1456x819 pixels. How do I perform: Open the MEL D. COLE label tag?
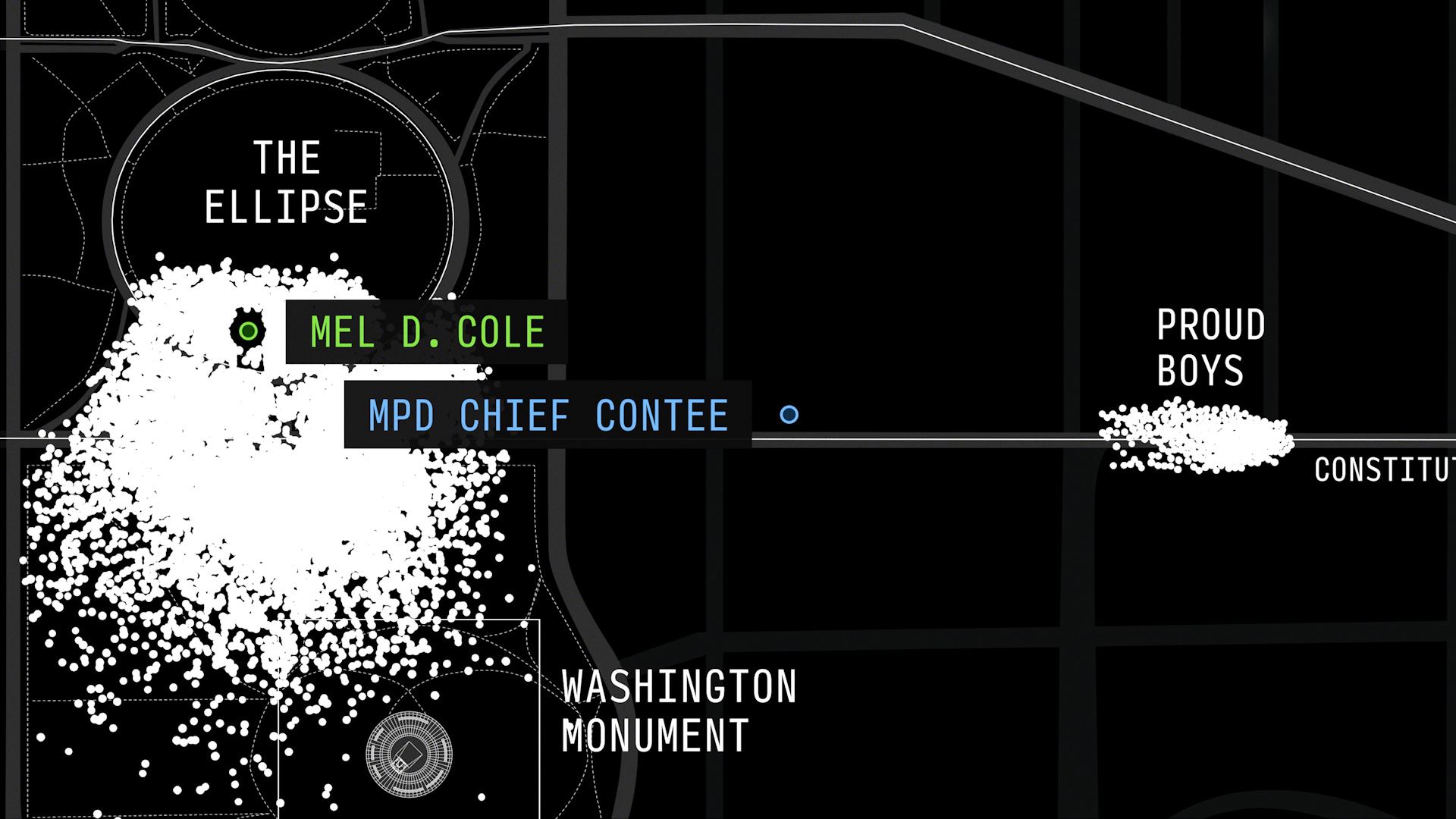(x=426, y=332)
